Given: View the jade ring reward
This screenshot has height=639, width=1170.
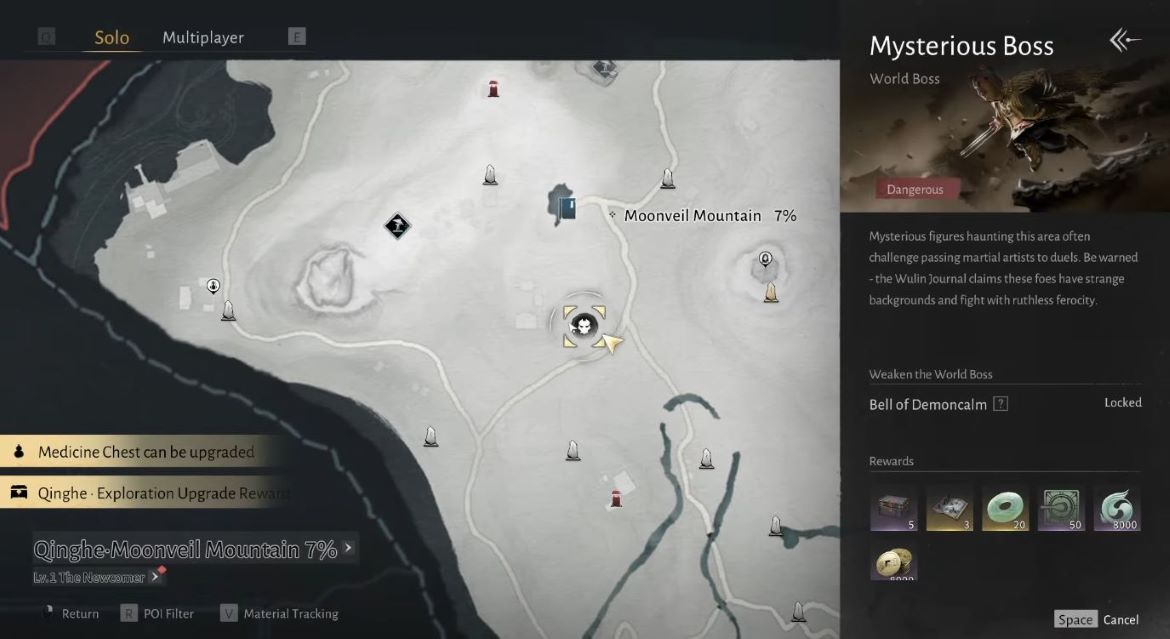Looking at the screenshot, I should 1006,508.
